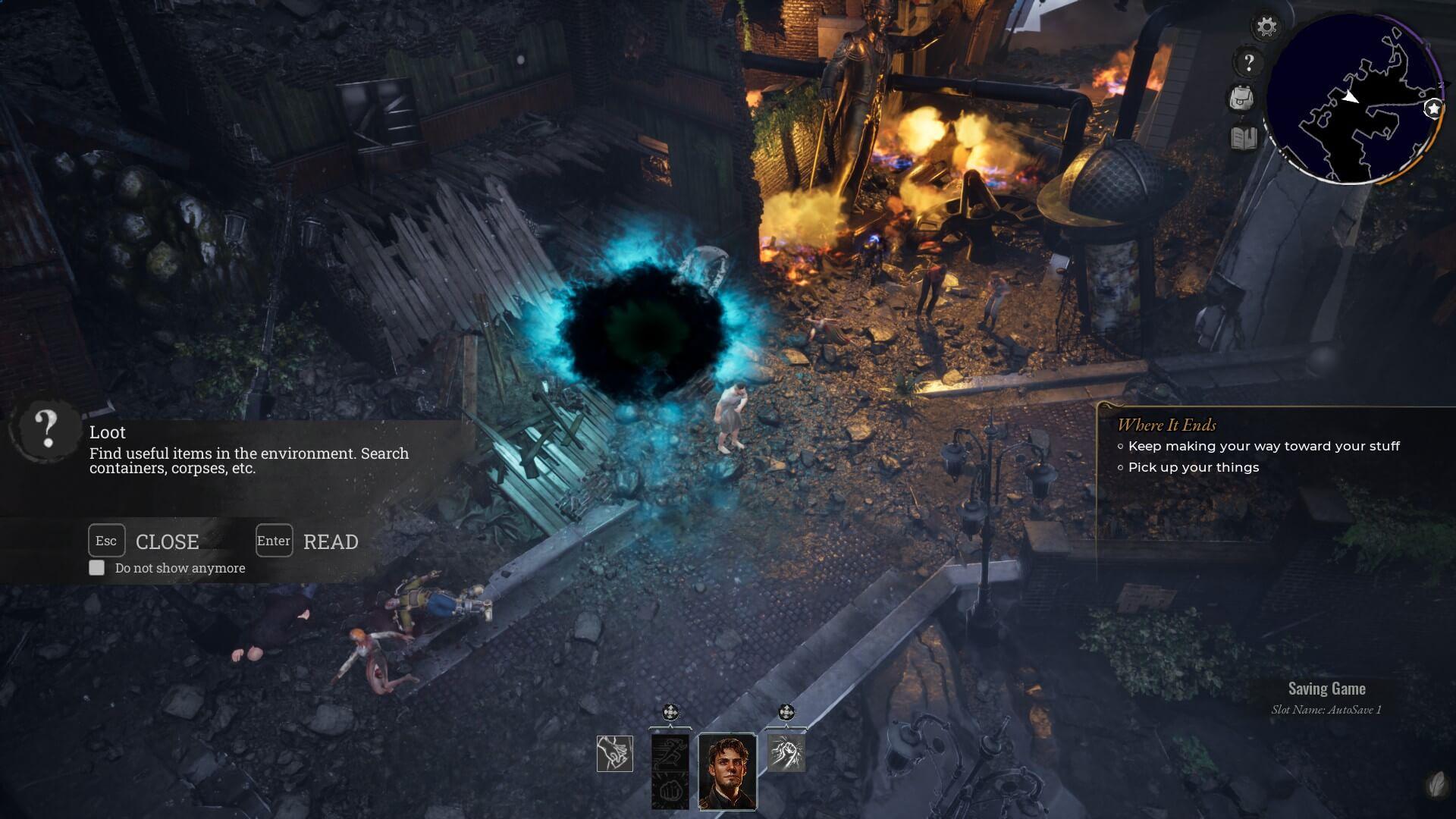Open the journal book icon

[x=1244, y=138]
